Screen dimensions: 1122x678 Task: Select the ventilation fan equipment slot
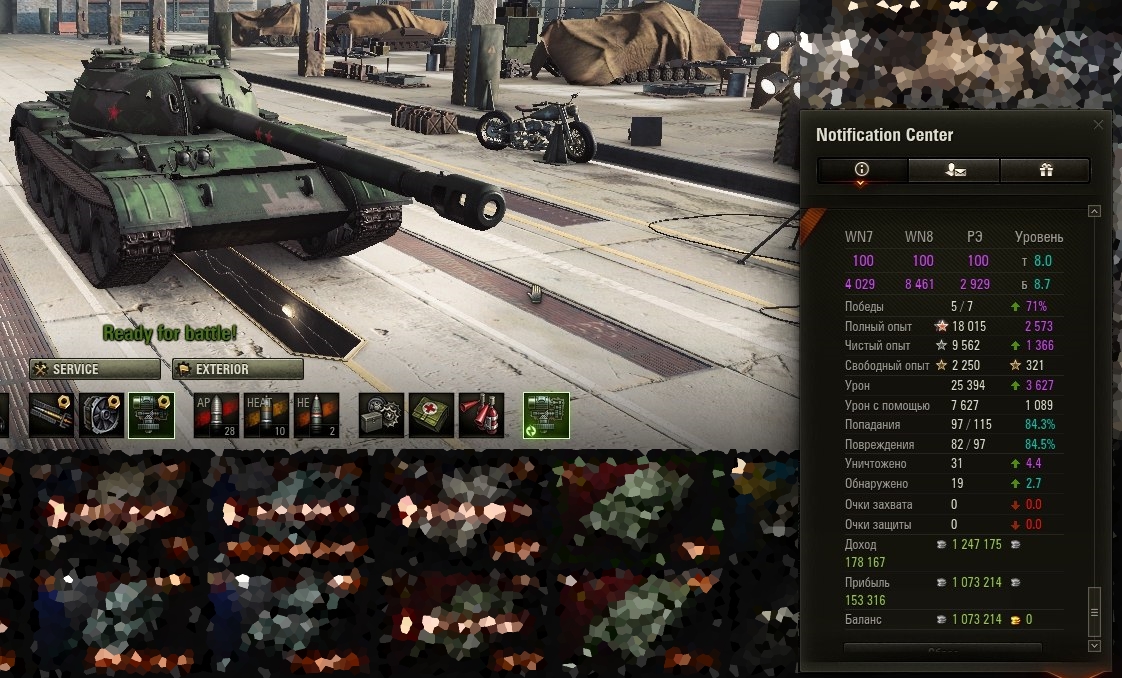[x=101, y=415]
